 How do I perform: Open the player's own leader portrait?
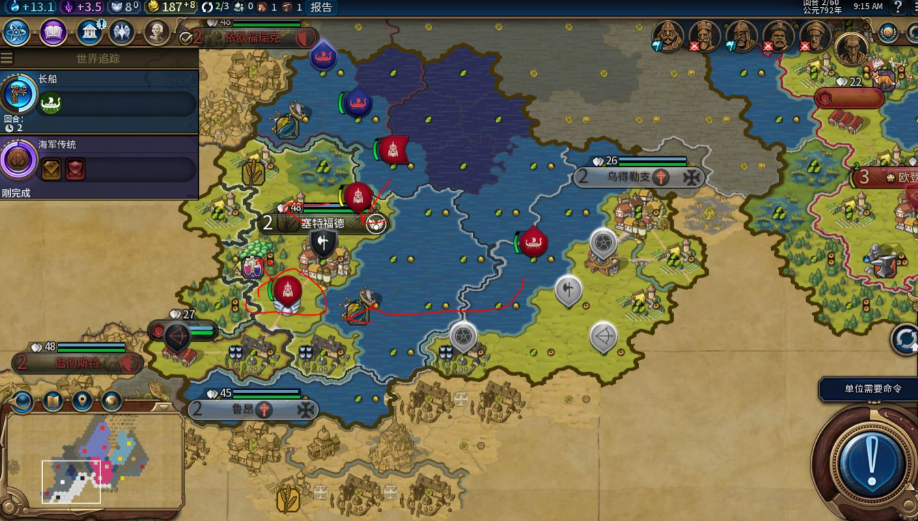tap(851, 45)
